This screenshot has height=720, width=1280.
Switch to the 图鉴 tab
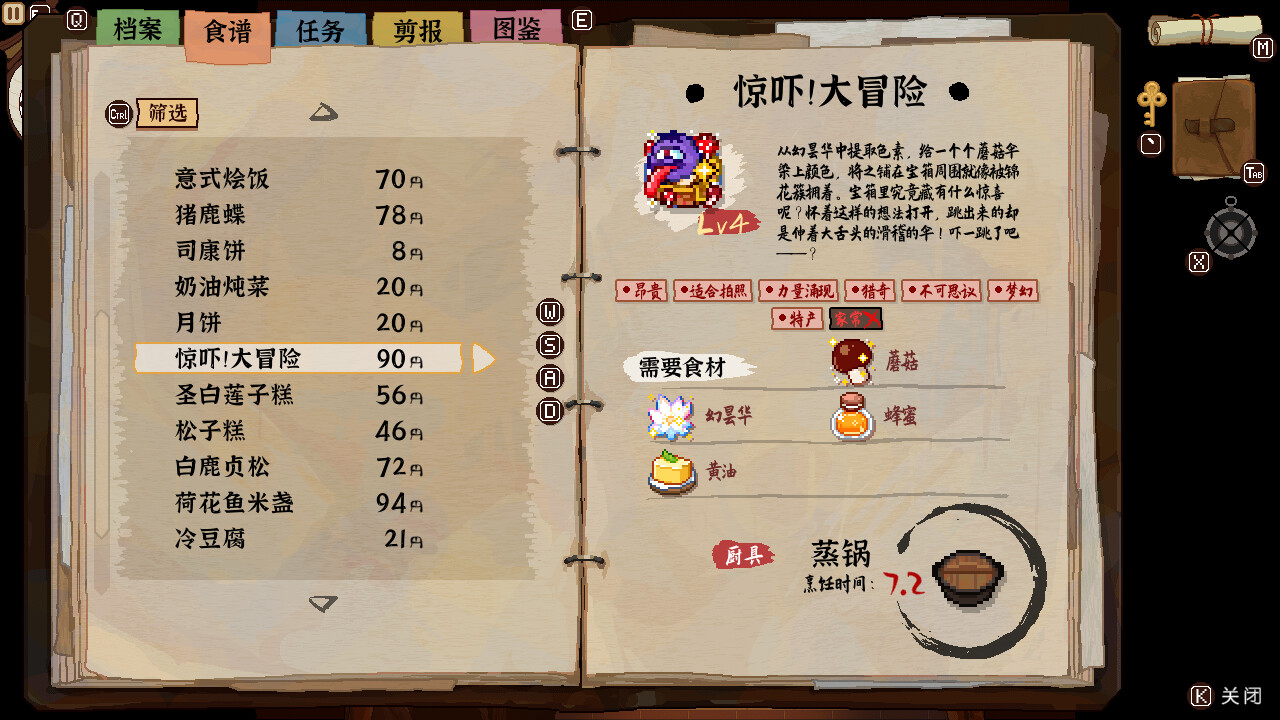click(x=514, y=28)
